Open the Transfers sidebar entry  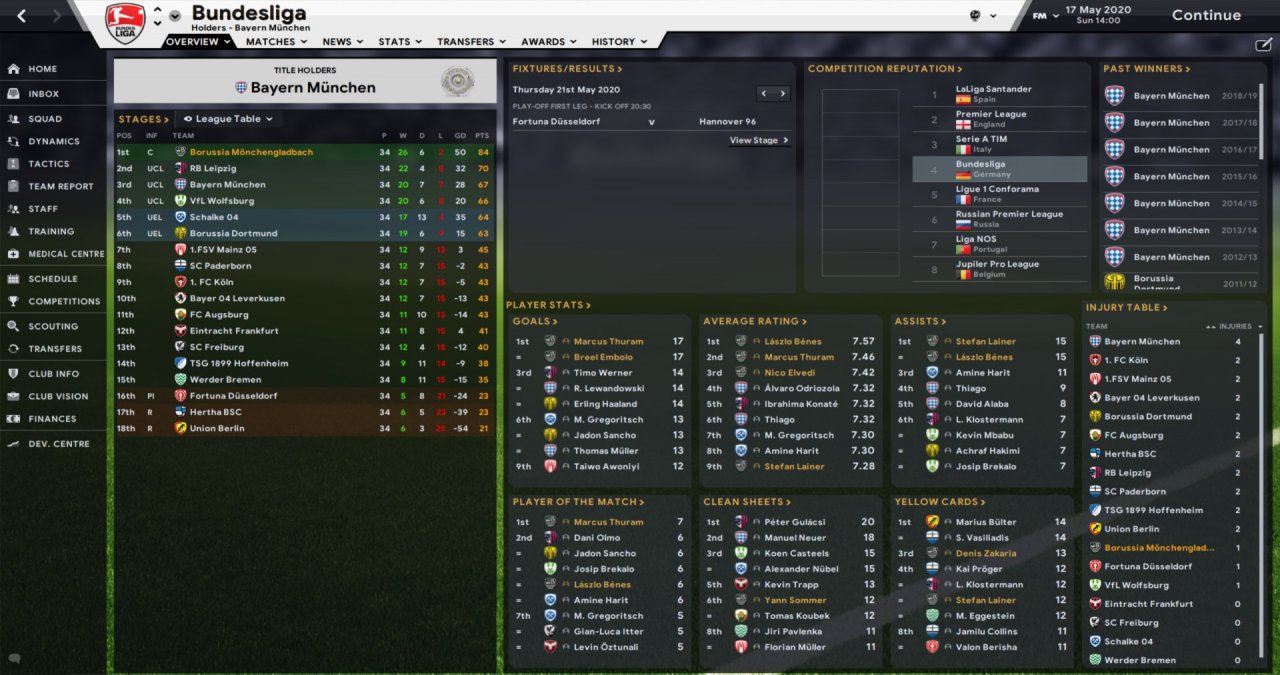click(x=55, y=349)
